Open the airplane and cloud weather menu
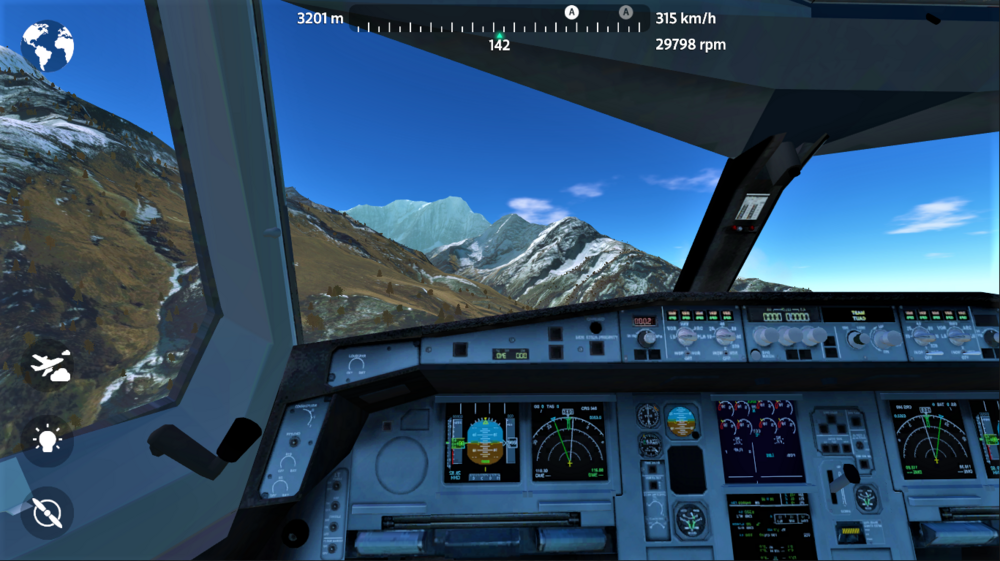1000x561 pixels. coord(48,365)
